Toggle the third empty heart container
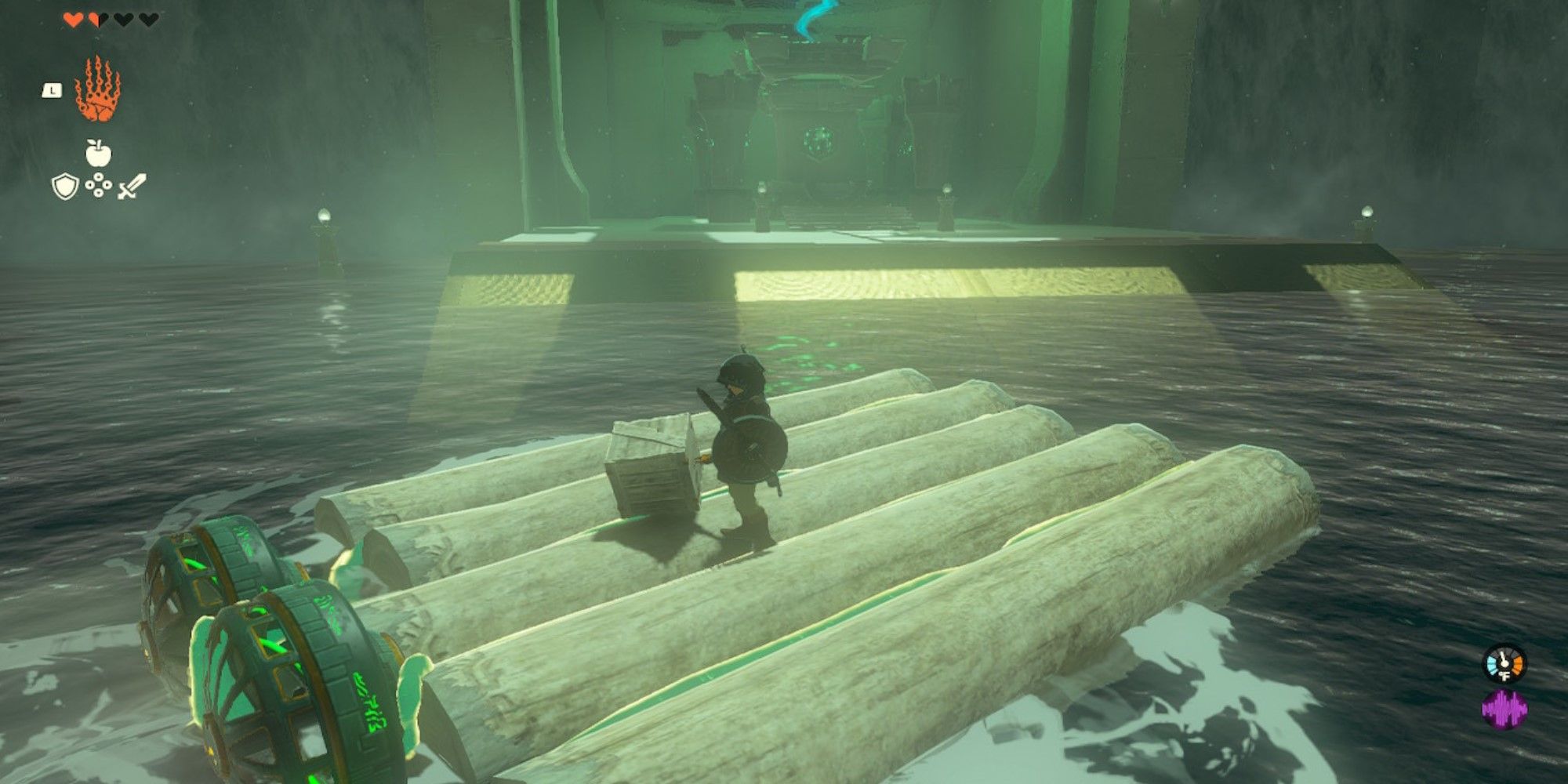 (x=122, y=20)
